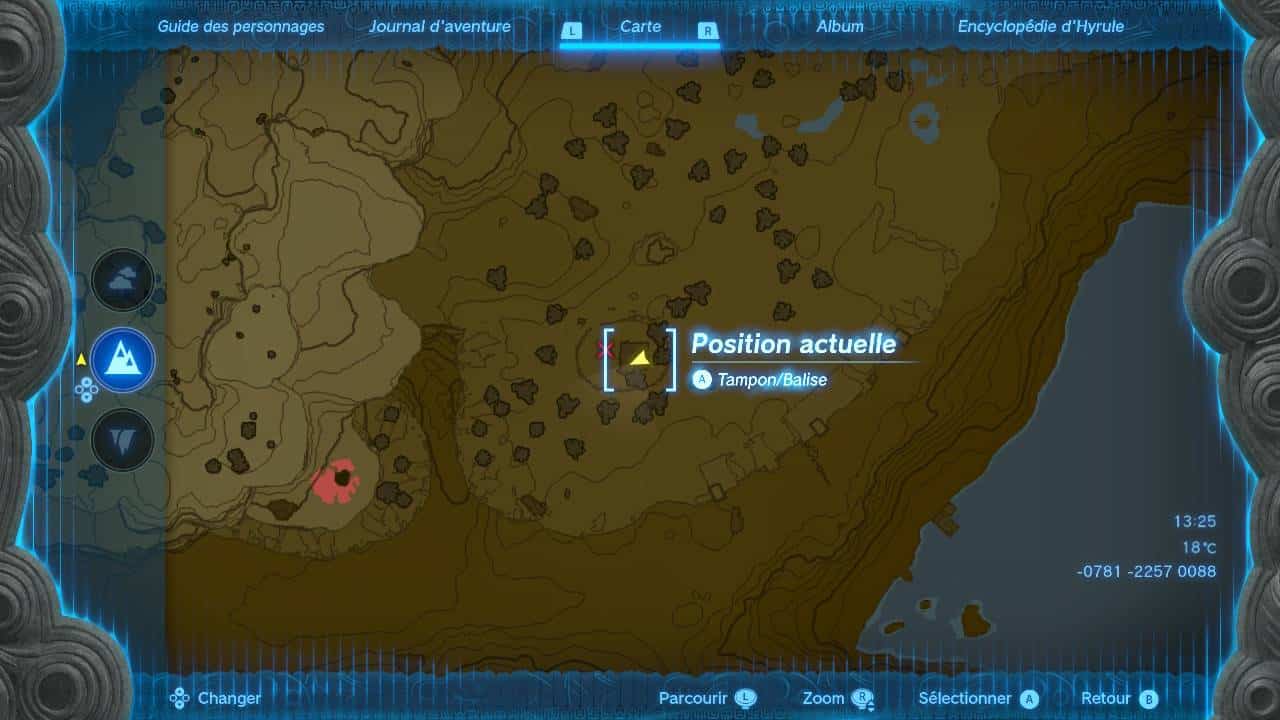Select the red X map stamp
The height and width of the screenshot is (720, 1280).
pos(604,349)
